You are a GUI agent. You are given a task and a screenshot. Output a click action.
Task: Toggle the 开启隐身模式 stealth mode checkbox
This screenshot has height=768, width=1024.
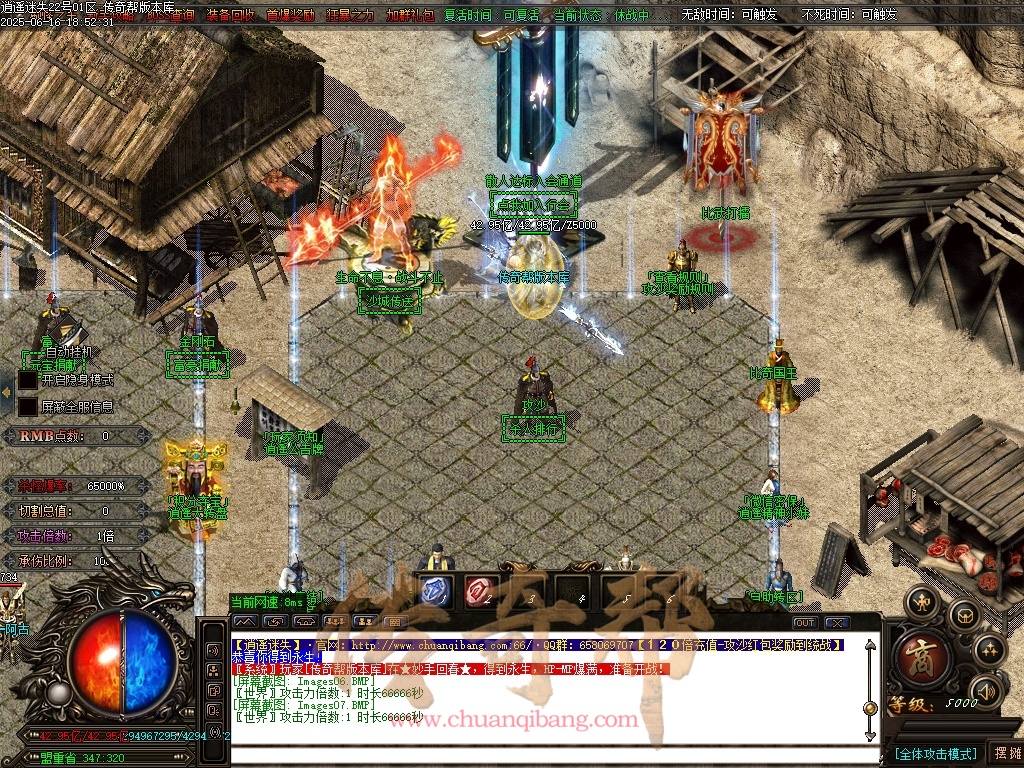[28, 380]
